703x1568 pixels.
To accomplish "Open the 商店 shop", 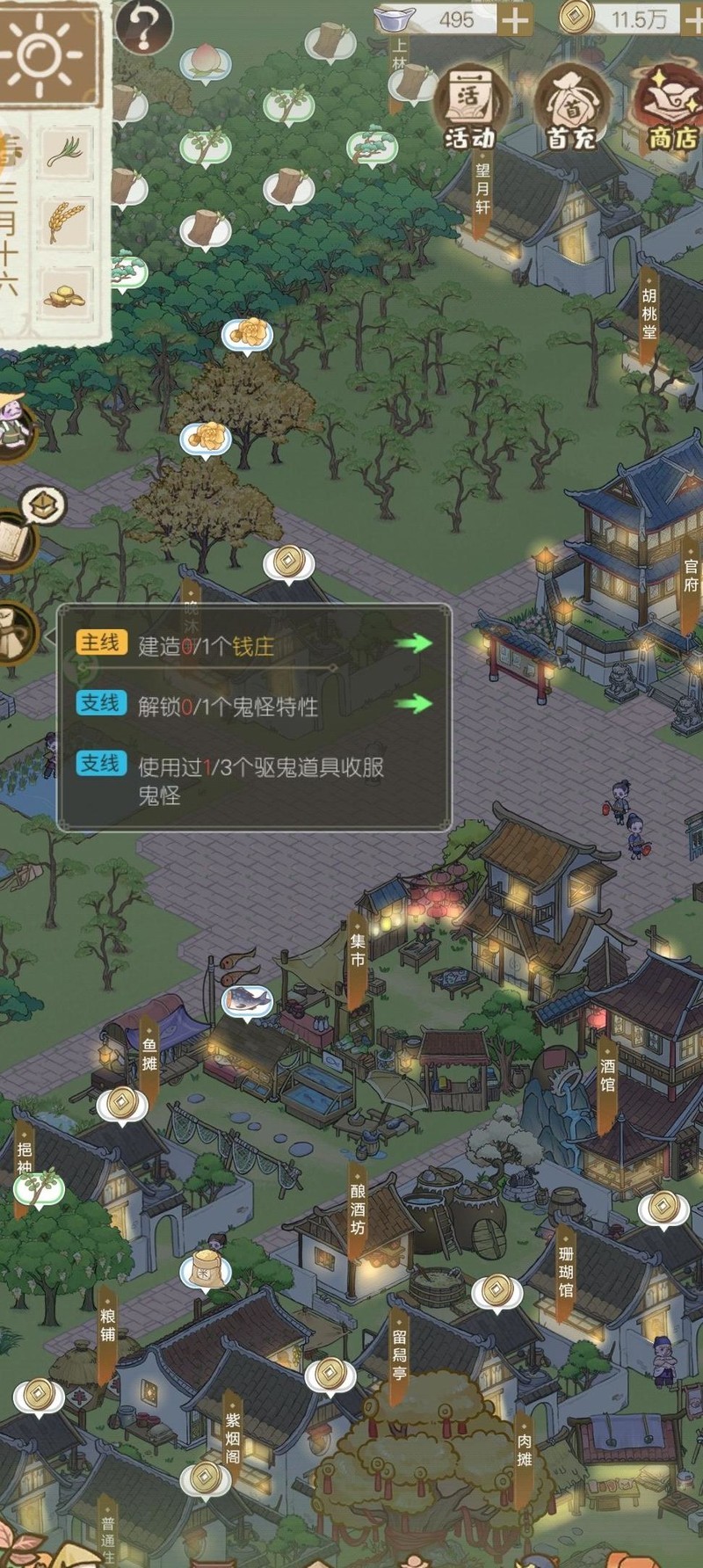I will 672,107.
